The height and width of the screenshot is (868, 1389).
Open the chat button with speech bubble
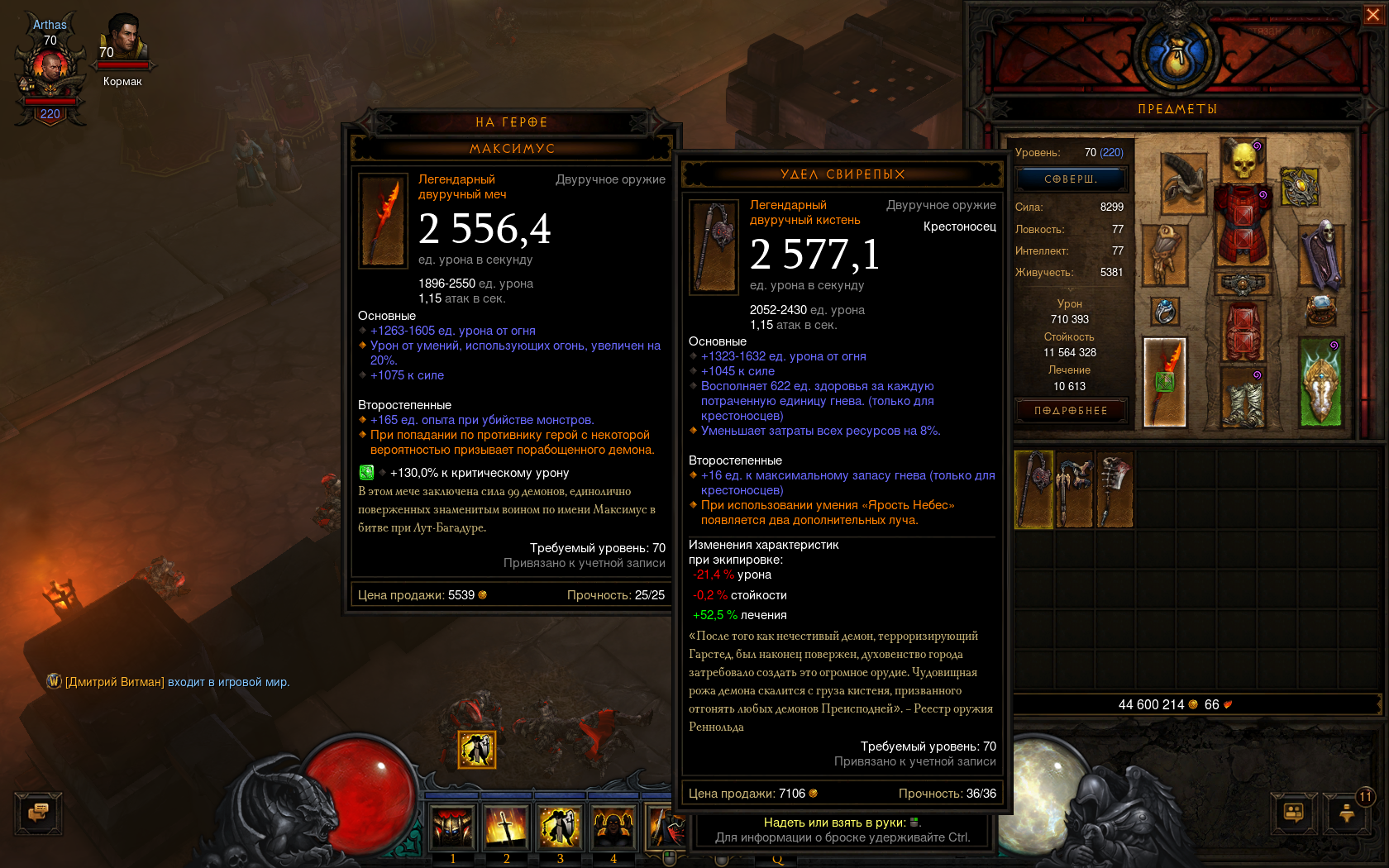click(x=38, y=813)
